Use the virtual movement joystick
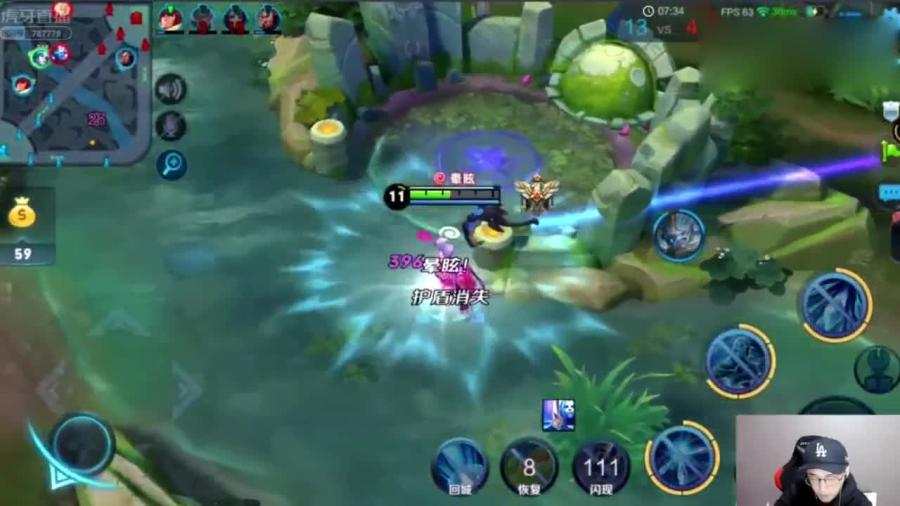Image resolution: width=900 pixels, height=506 pixels. [82, 443]
